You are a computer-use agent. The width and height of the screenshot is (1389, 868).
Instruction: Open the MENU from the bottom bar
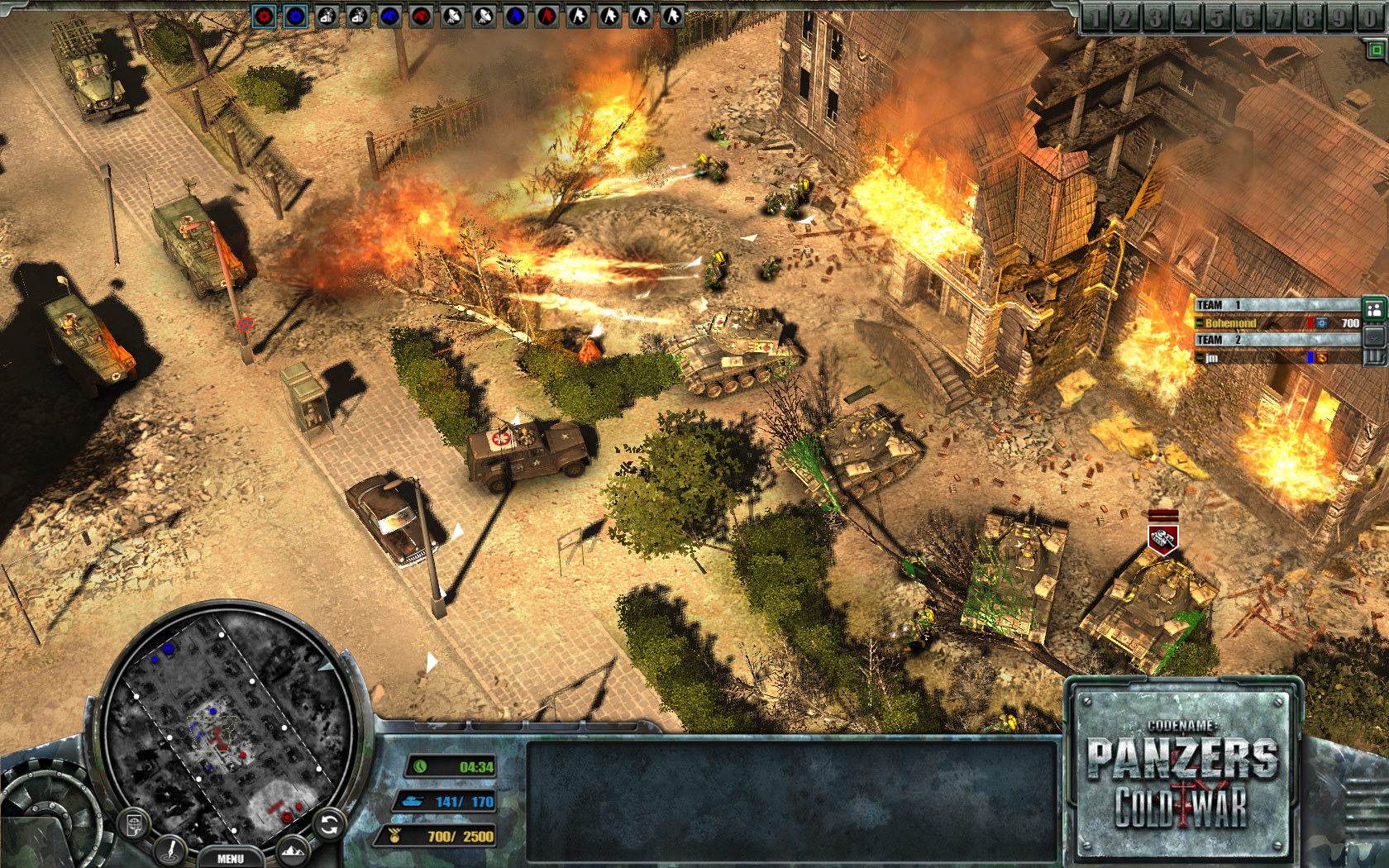[231, 857]
